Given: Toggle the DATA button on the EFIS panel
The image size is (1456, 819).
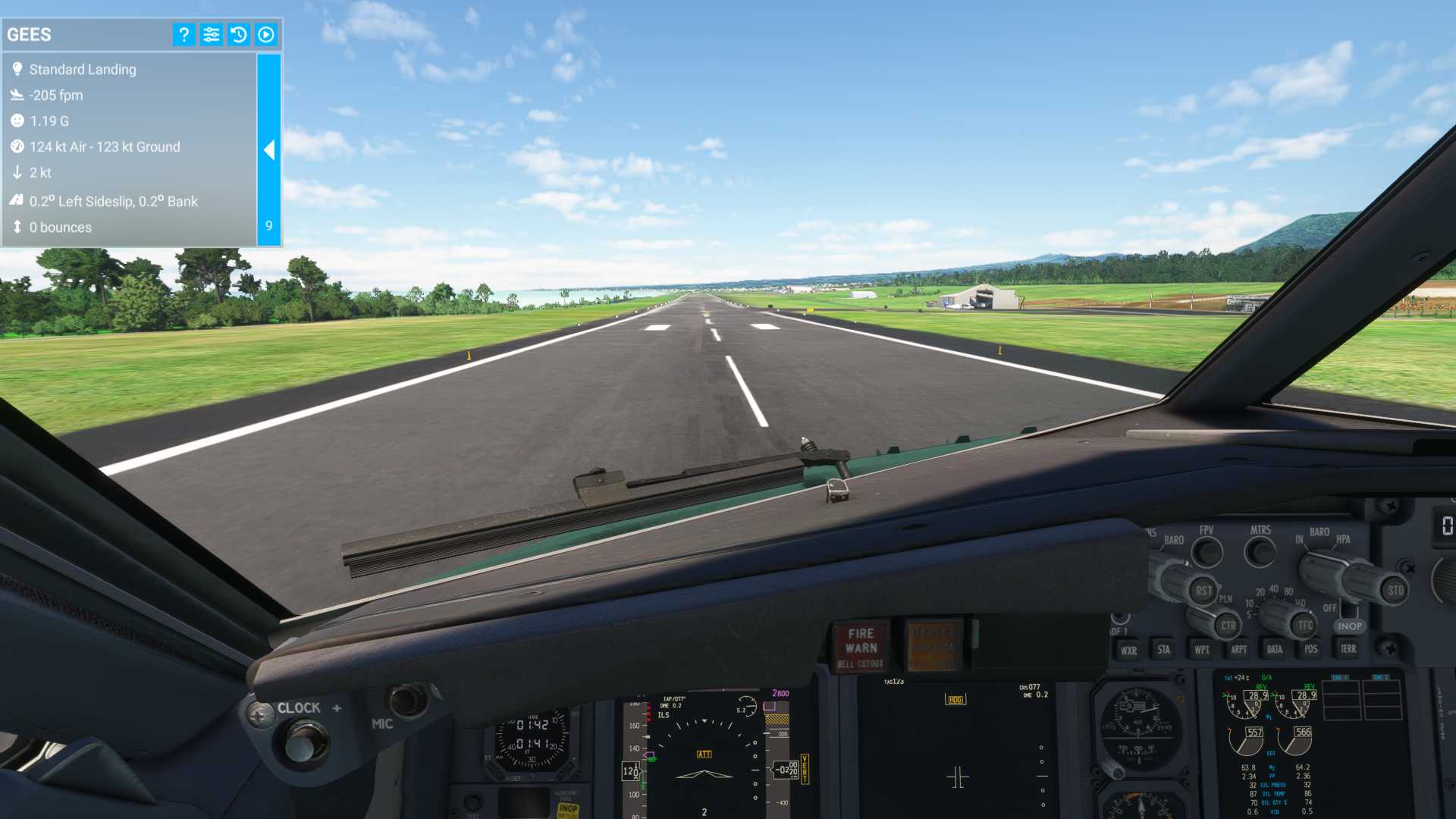Looking at the screenshot, I should [x=1274, y=649].
